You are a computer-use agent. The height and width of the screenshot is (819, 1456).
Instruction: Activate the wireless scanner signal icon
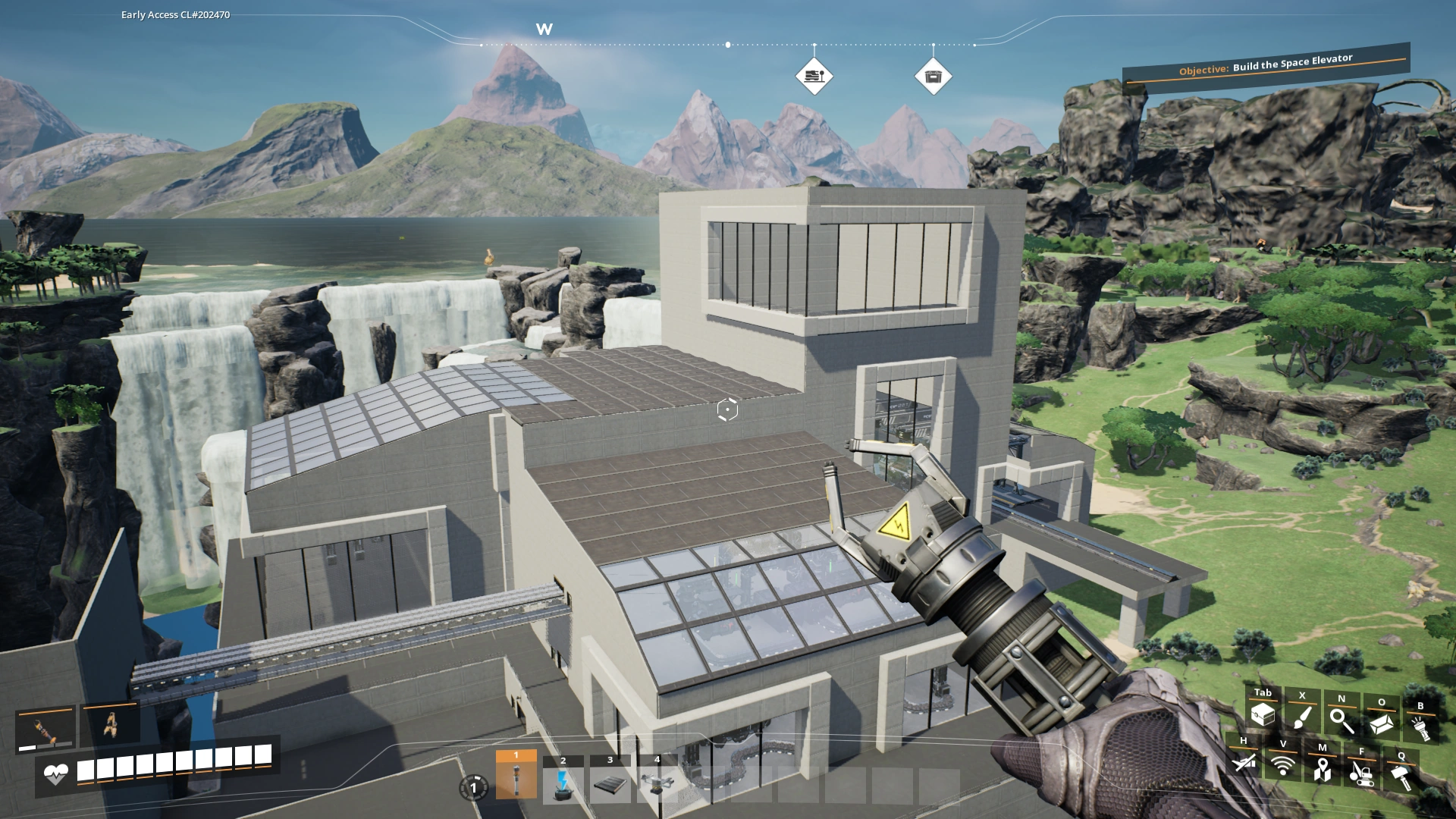point(1283,765)
